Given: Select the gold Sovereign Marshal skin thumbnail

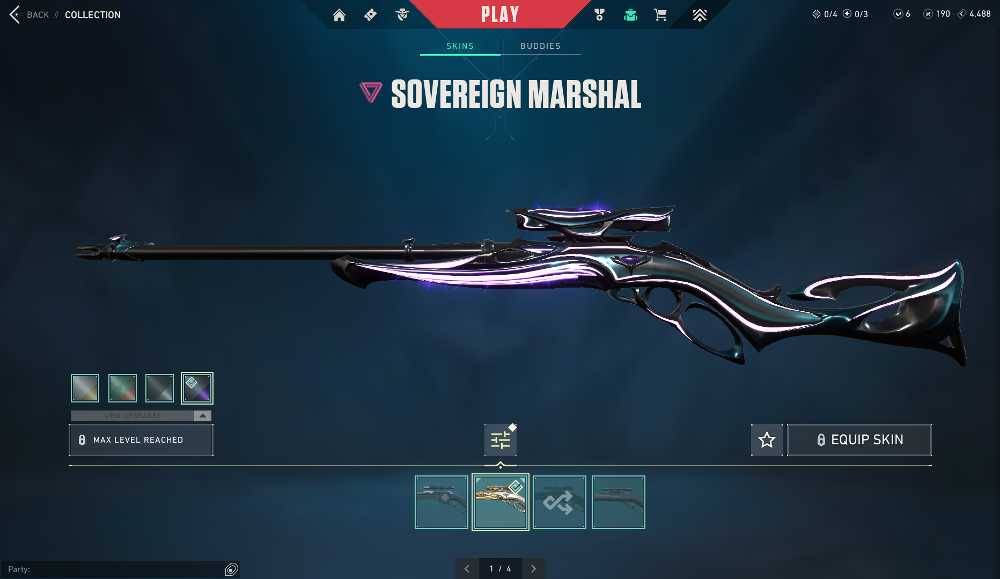Looking at the screenshot, I should [500, 502].
